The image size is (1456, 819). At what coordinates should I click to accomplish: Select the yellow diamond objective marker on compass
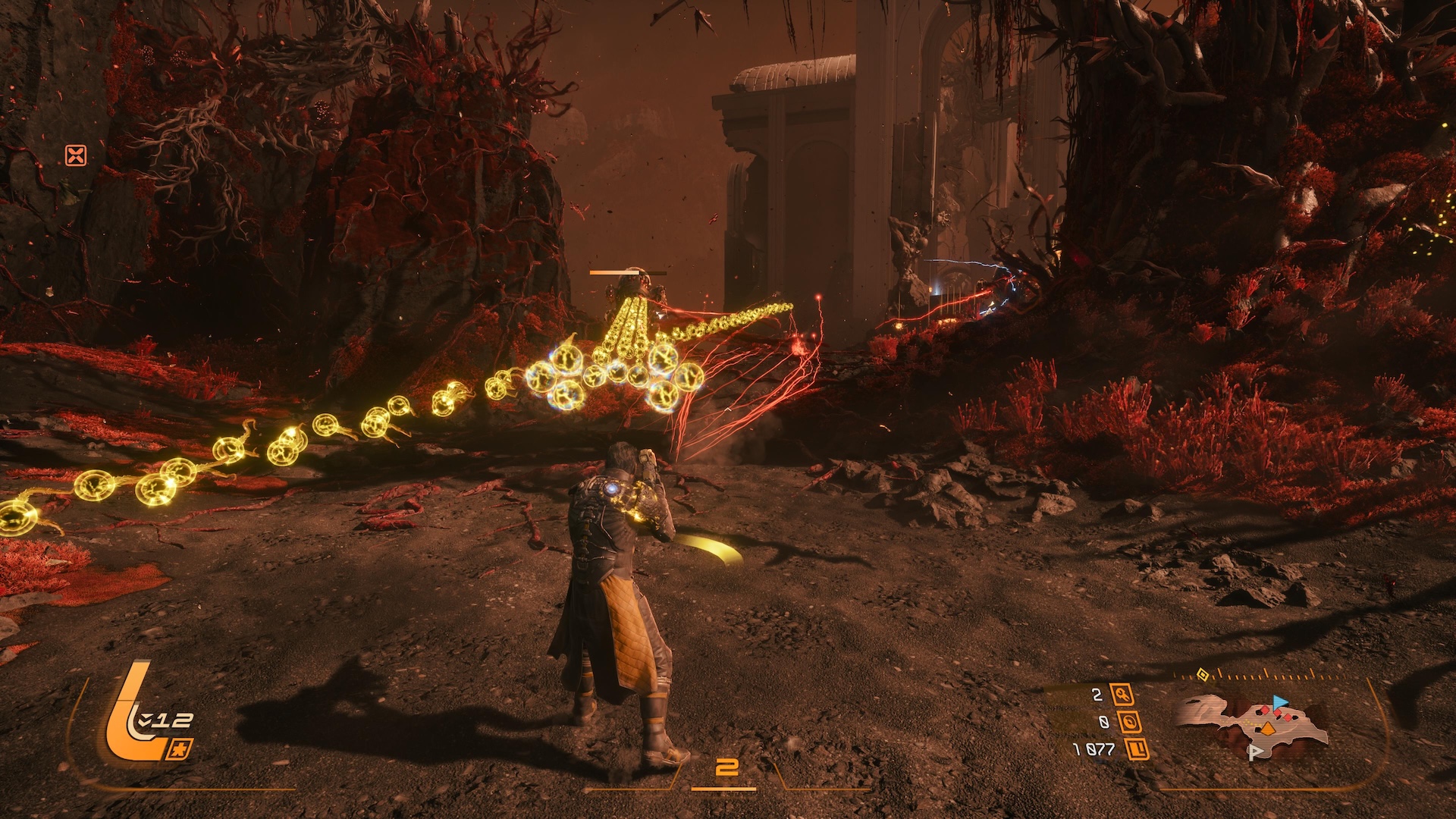coord(1202,673)
